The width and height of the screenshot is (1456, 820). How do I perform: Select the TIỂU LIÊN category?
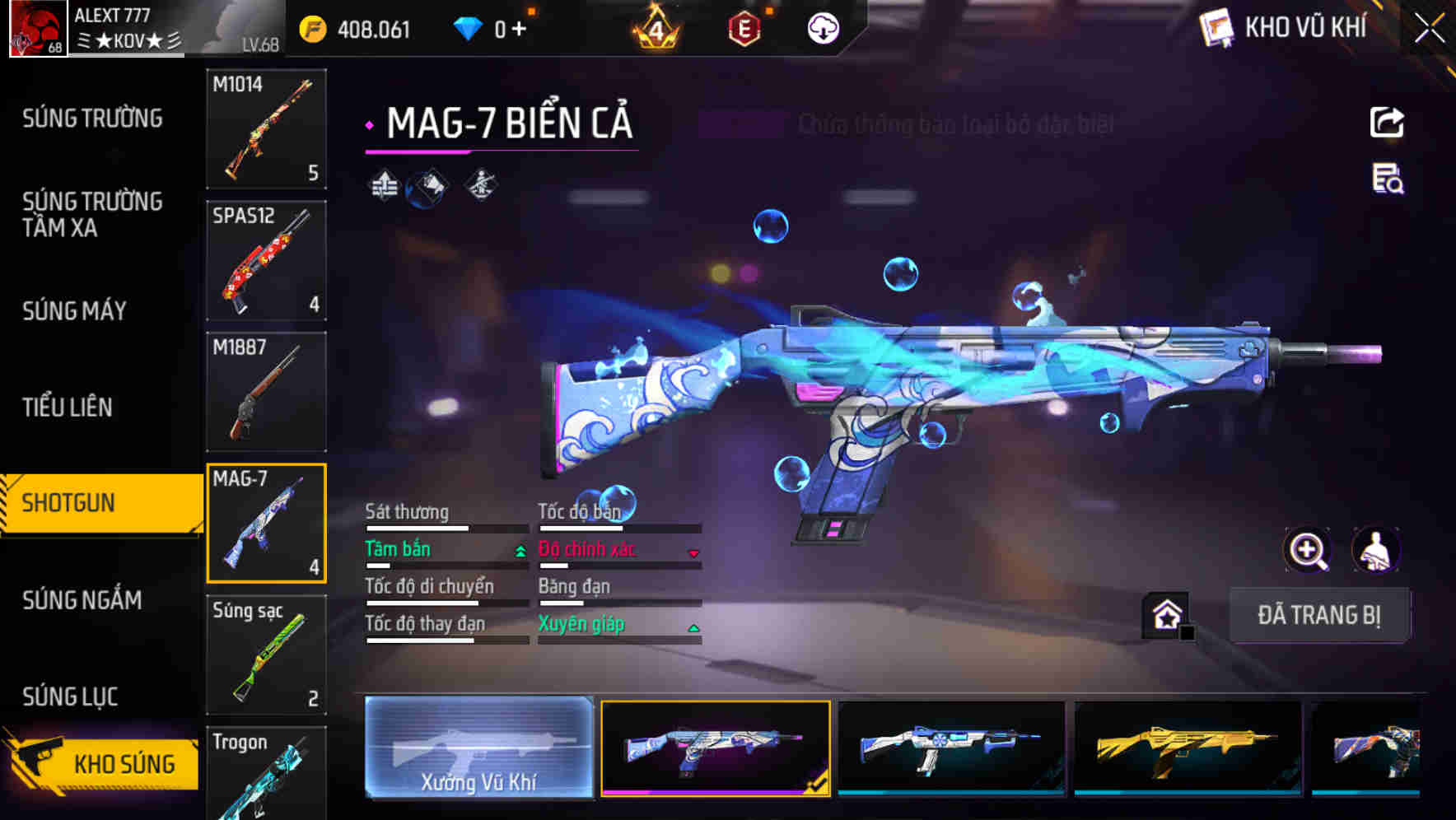[x=68, y=408]
